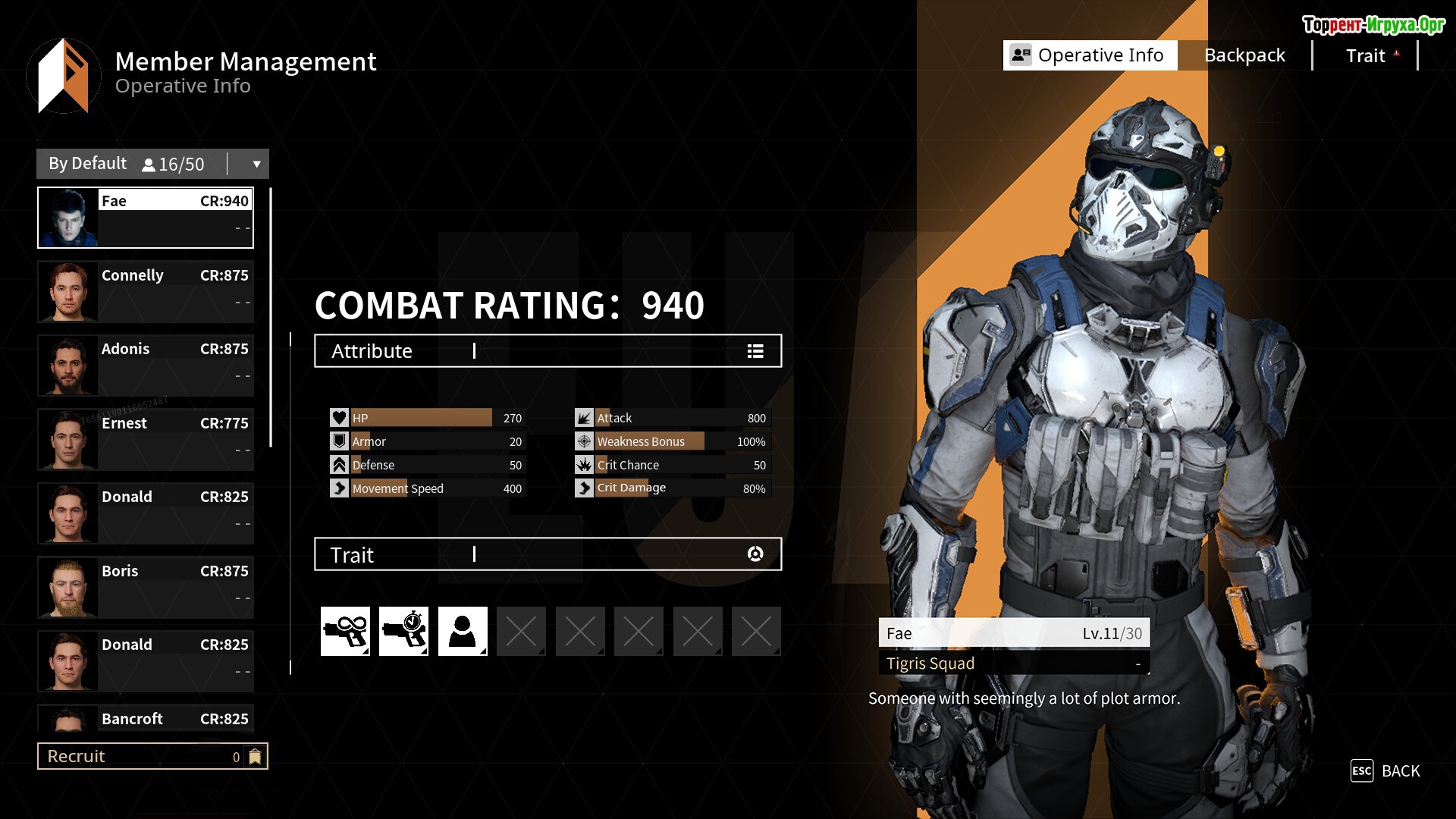The height and width of the screenshot is (819, 1456).
Task: Switch to the Trait tab
Action: coord(1365,55)
